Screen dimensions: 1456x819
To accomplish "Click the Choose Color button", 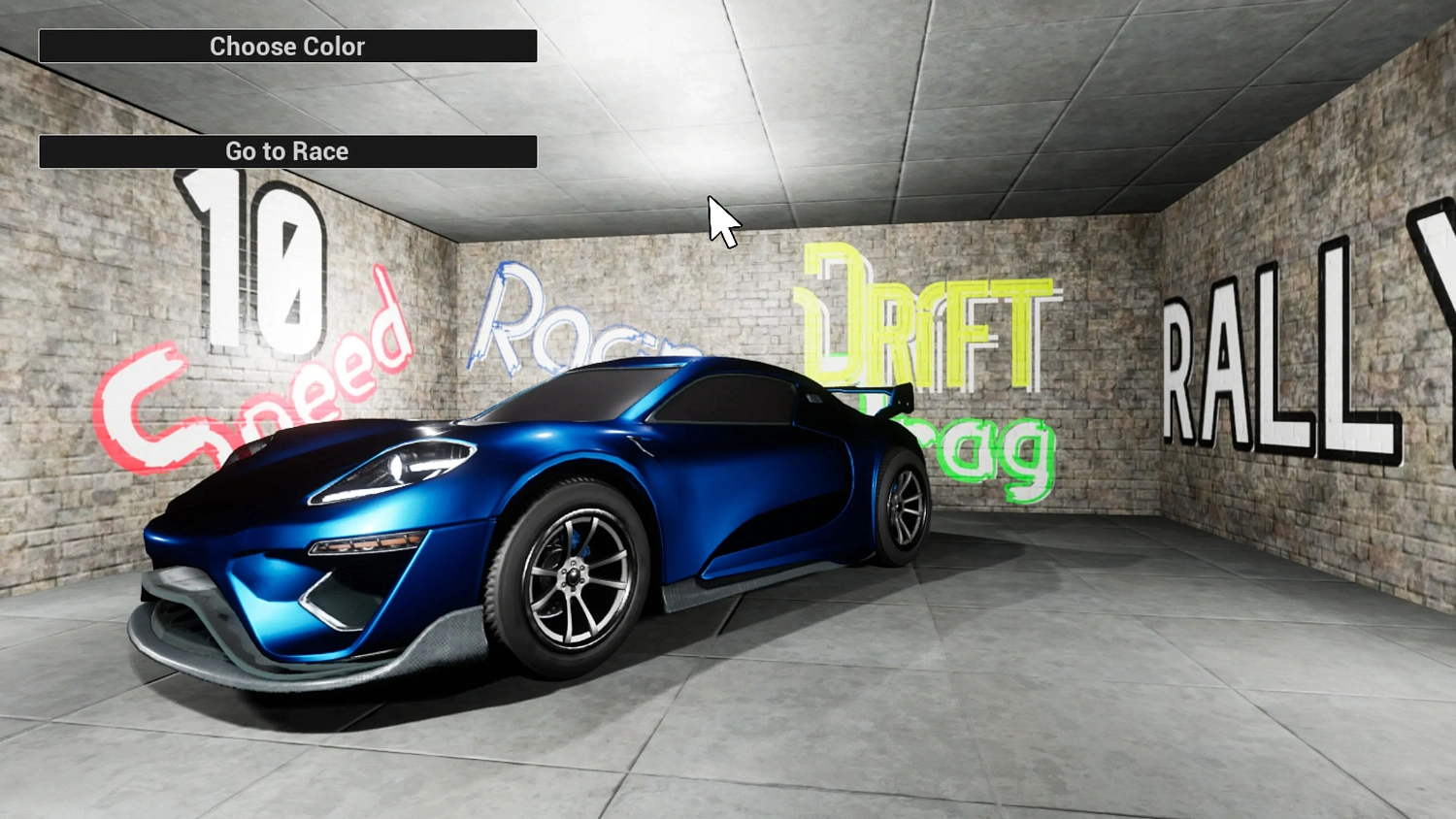I will click(x=287, y=46).
